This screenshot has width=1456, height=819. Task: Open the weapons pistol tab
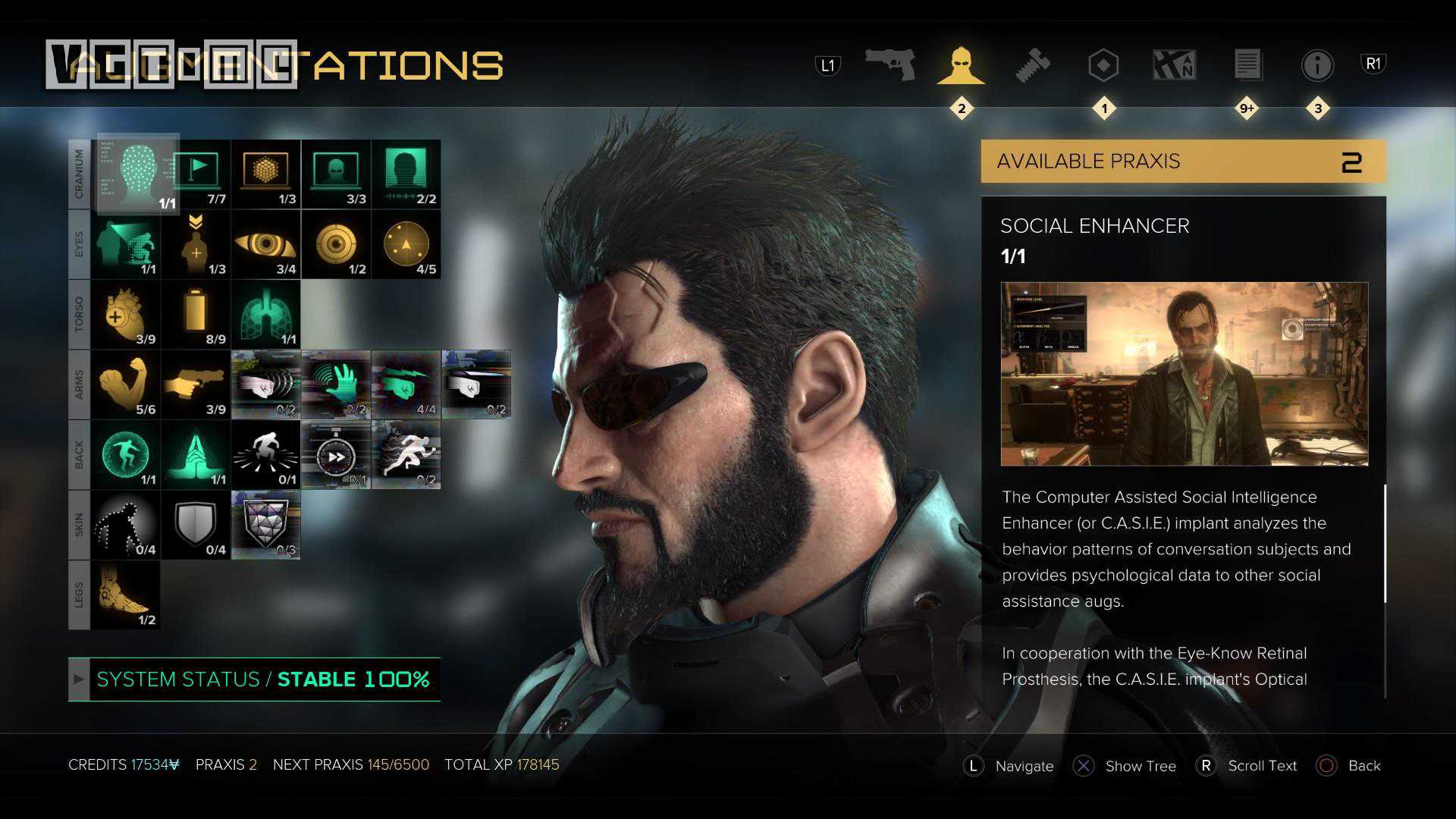tap(890, 65)
